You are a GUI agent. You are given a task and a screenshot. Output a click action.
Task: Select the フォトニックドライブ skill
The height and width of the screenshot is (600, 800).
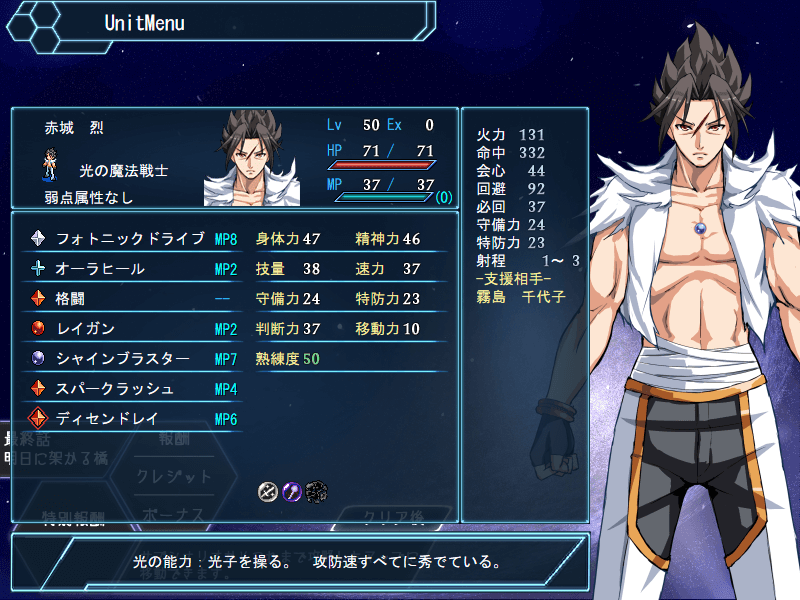[x=130, y=239]
